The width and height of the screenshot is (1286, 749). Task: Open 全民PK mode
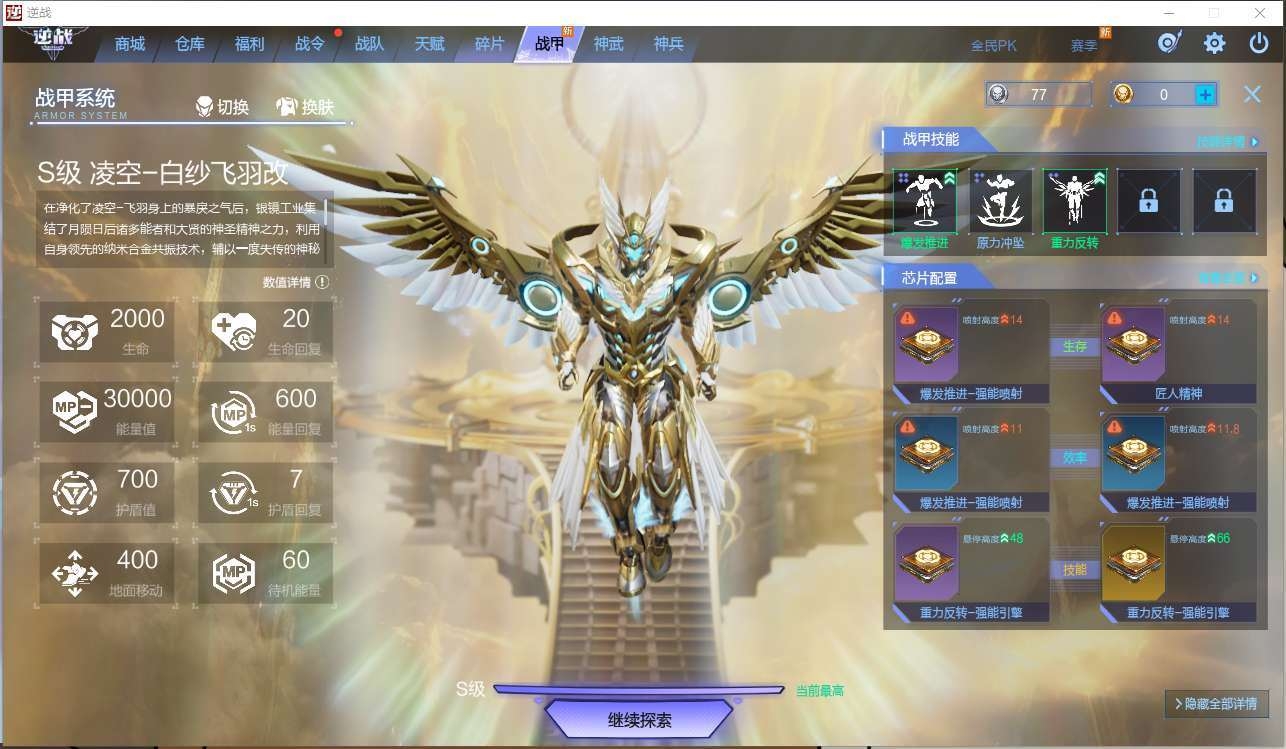tap(993, 45)
